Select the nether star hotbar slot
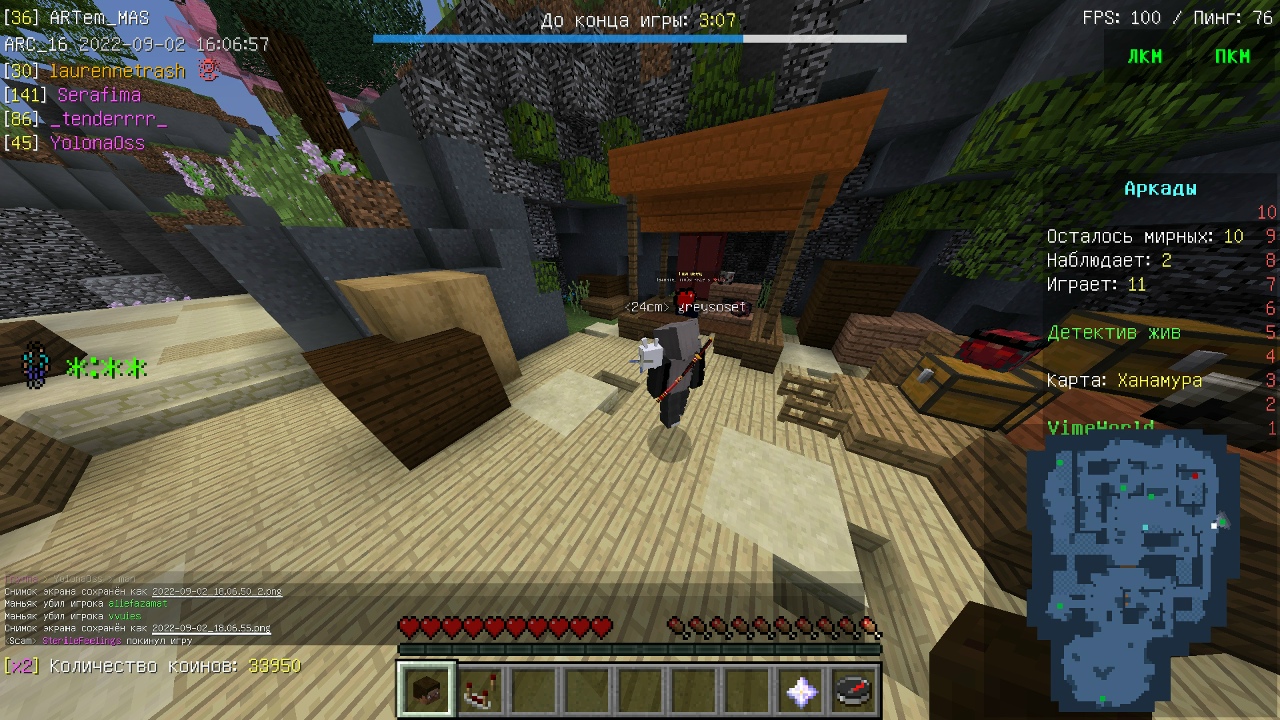1280x720 pixels. point(801,690)
